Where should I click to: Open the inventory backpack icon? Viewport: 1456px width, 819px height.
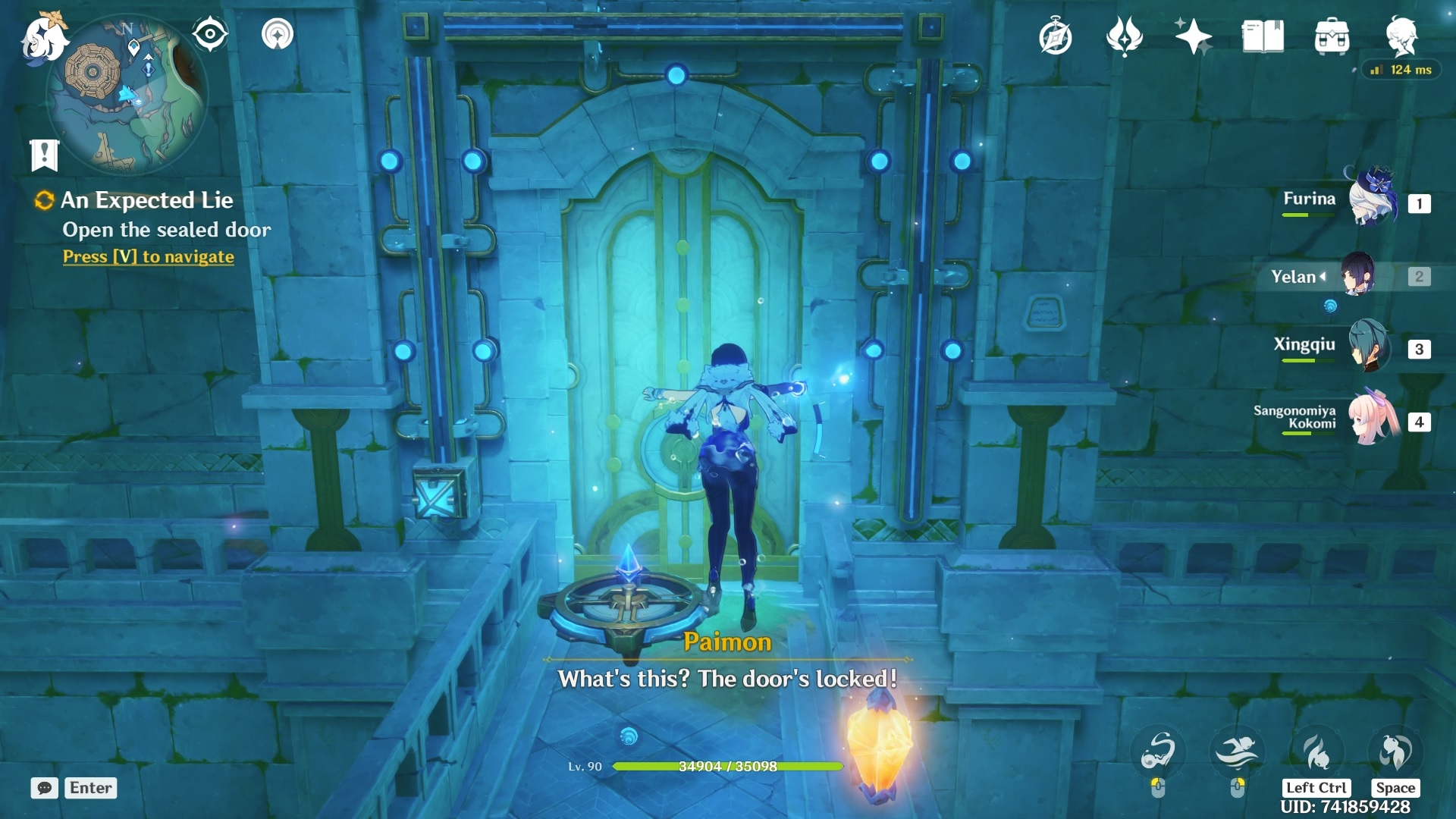coord(1332,36)
